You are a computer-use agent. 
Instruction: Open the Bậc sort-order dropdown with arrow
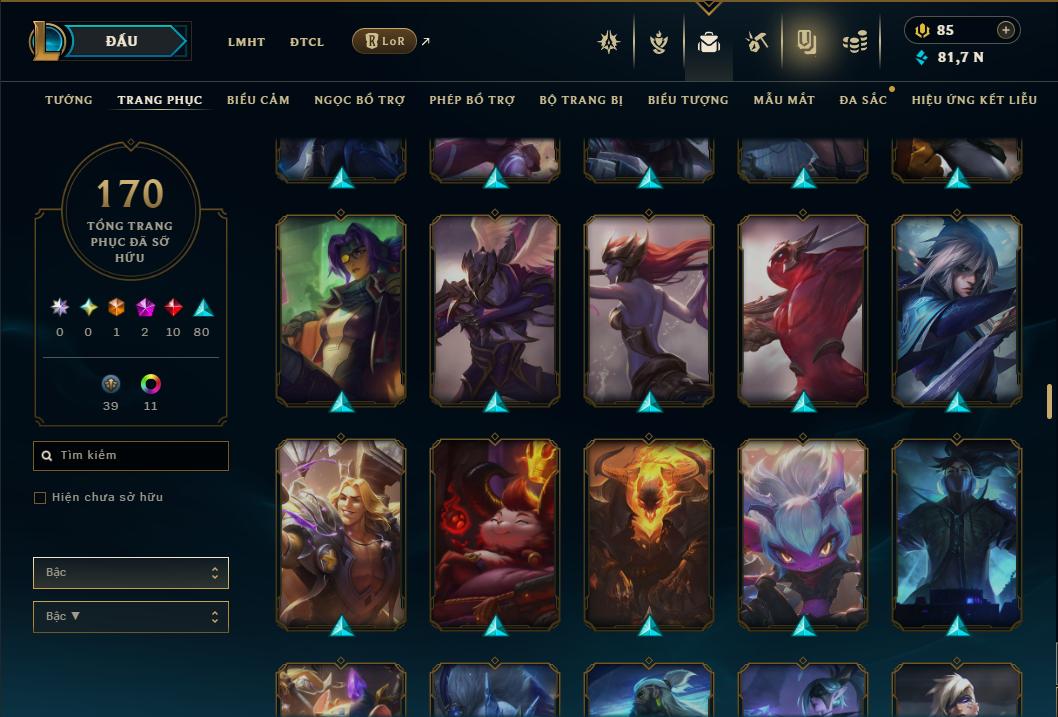(x=131, y=617)
